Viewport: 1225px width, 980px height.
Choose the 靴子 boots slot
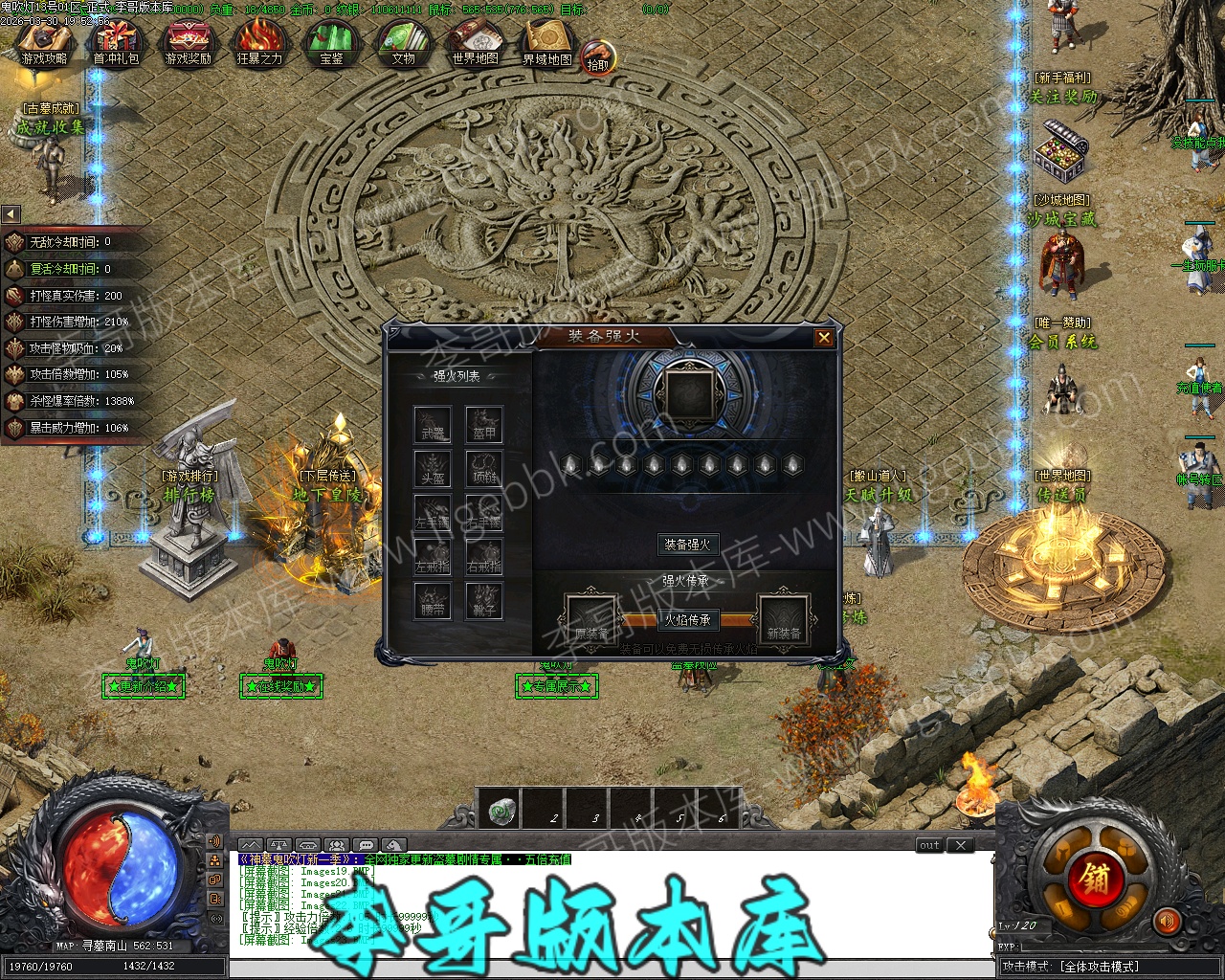click(x=484, y=600)
